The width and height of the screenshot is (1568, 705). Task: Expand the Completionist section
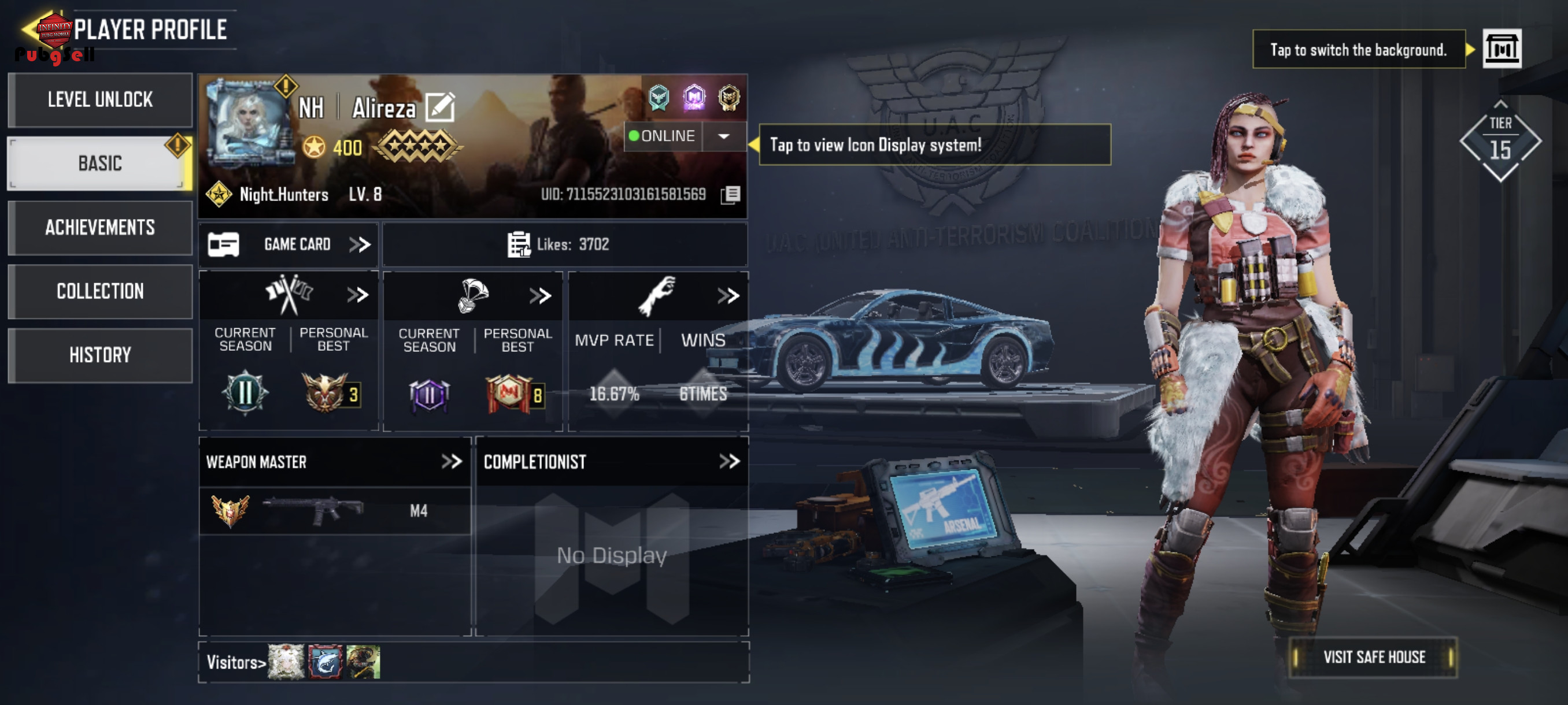point(729,462)
